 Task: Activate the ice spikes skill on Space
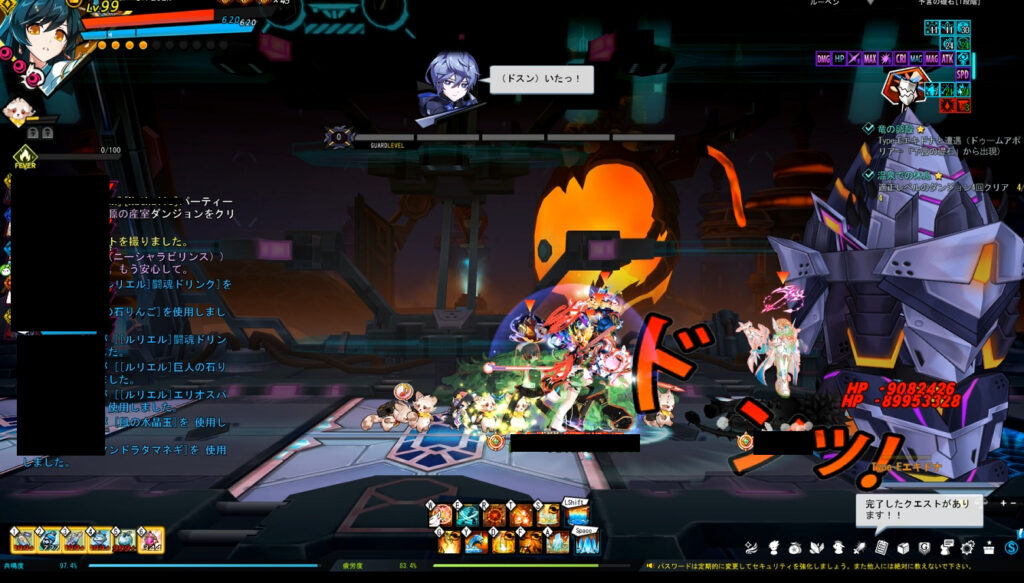coord(586,543)
